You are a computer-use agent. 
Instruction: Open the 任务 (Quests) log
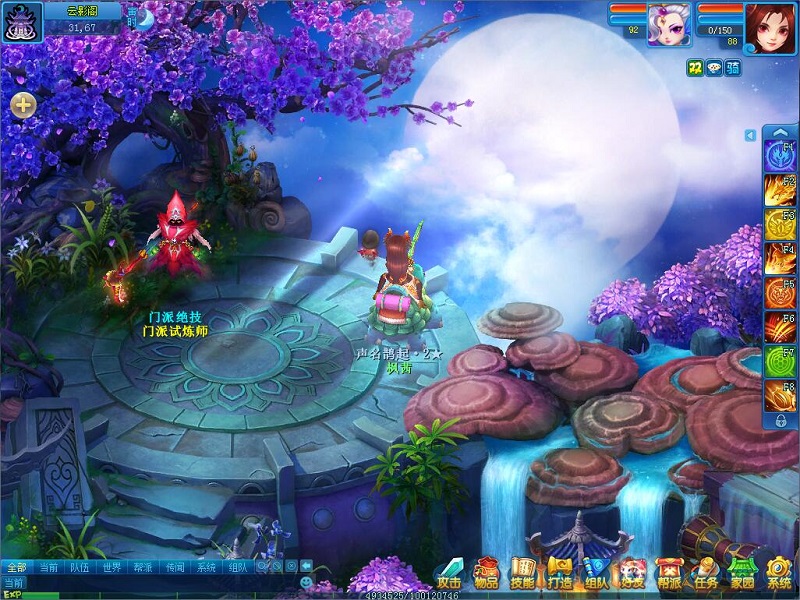point(705,573)
